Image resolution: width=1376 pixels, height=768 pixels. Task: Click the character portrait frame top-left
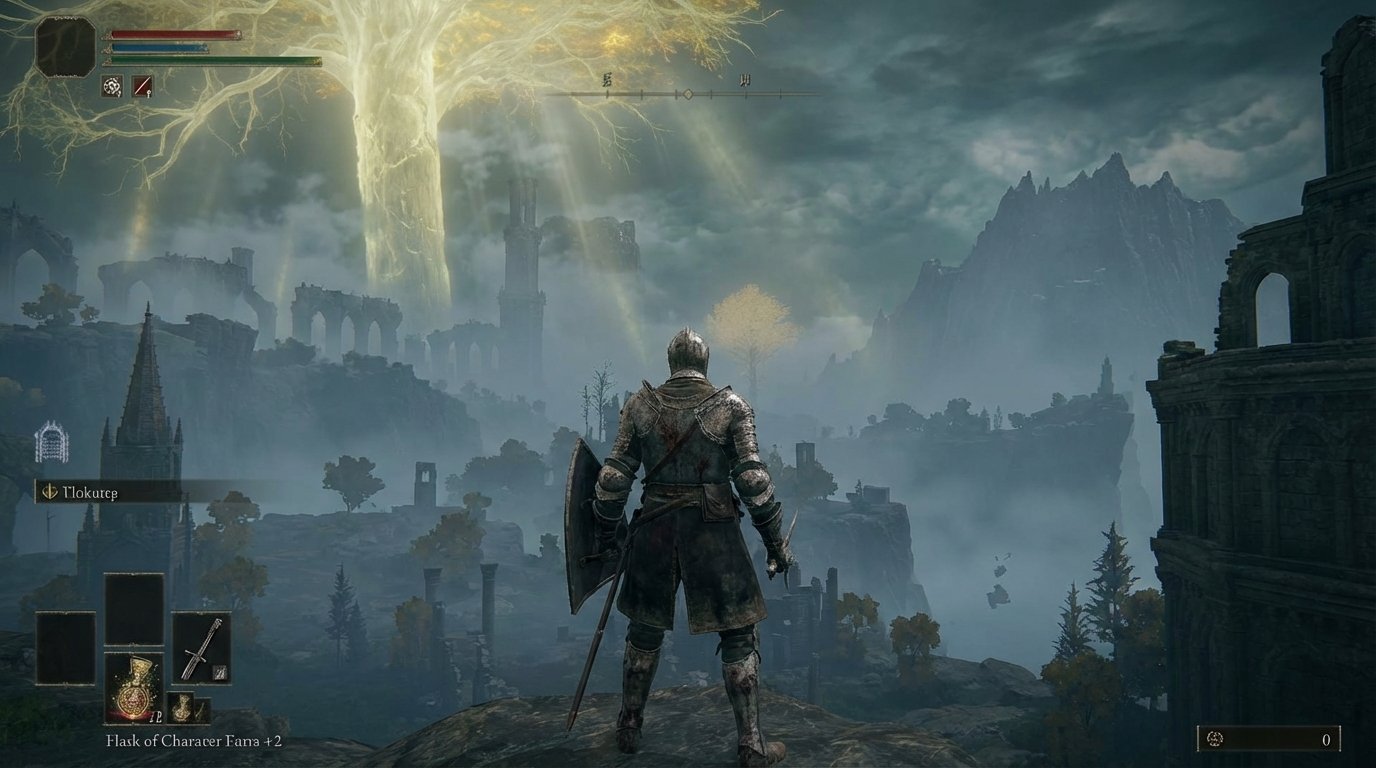(65, 44)
